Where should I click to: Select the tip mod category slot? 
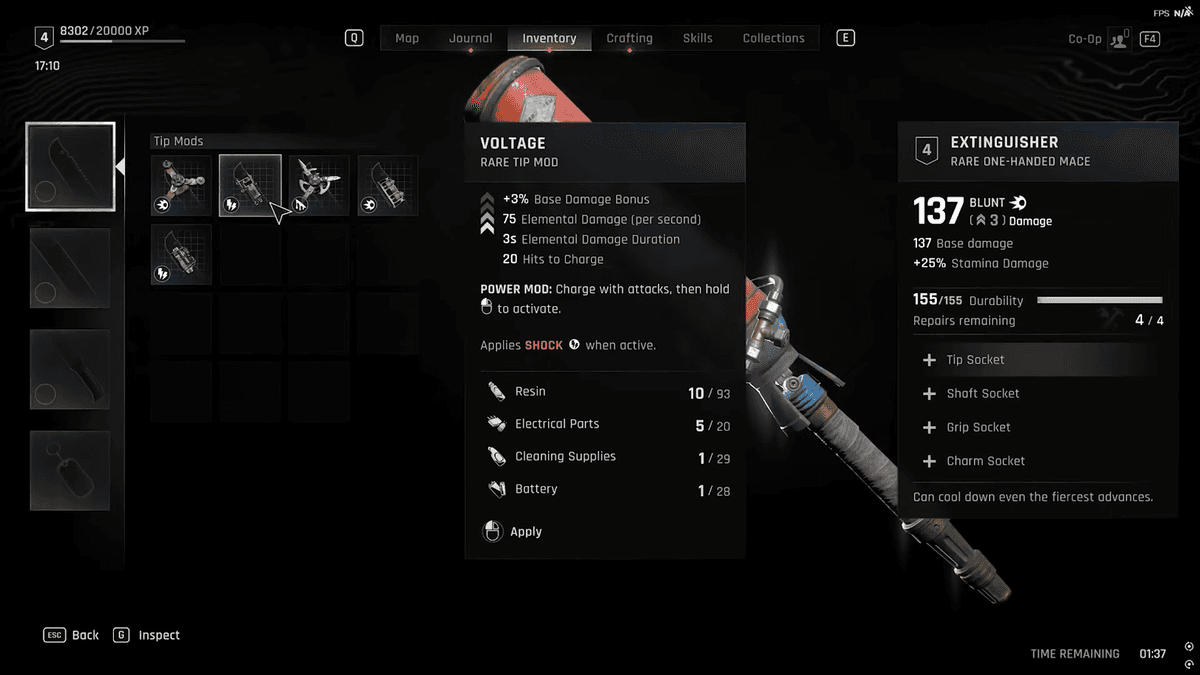click(x=70, y=166)
